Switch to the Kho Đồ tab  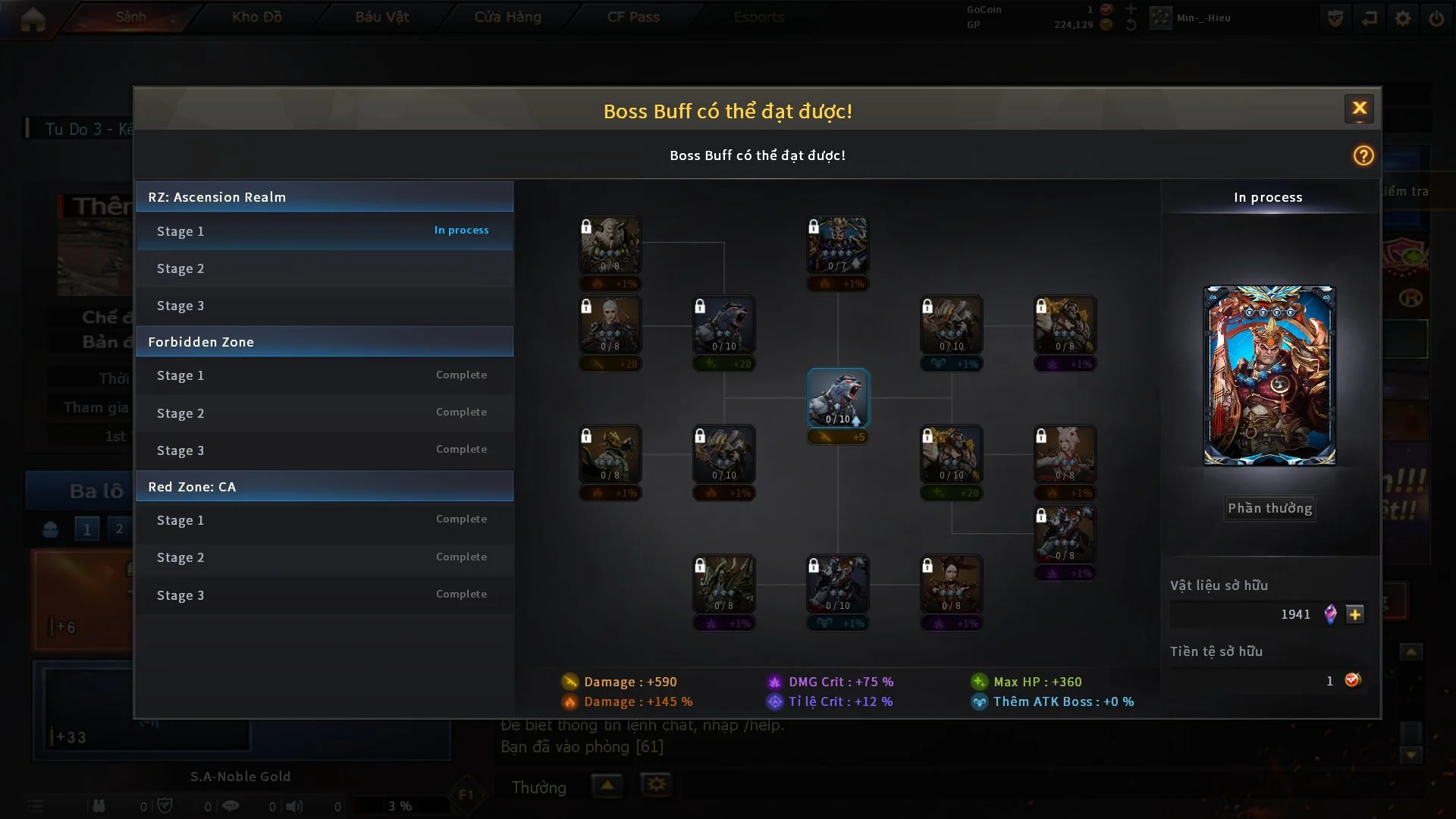(x=256, y=17)
